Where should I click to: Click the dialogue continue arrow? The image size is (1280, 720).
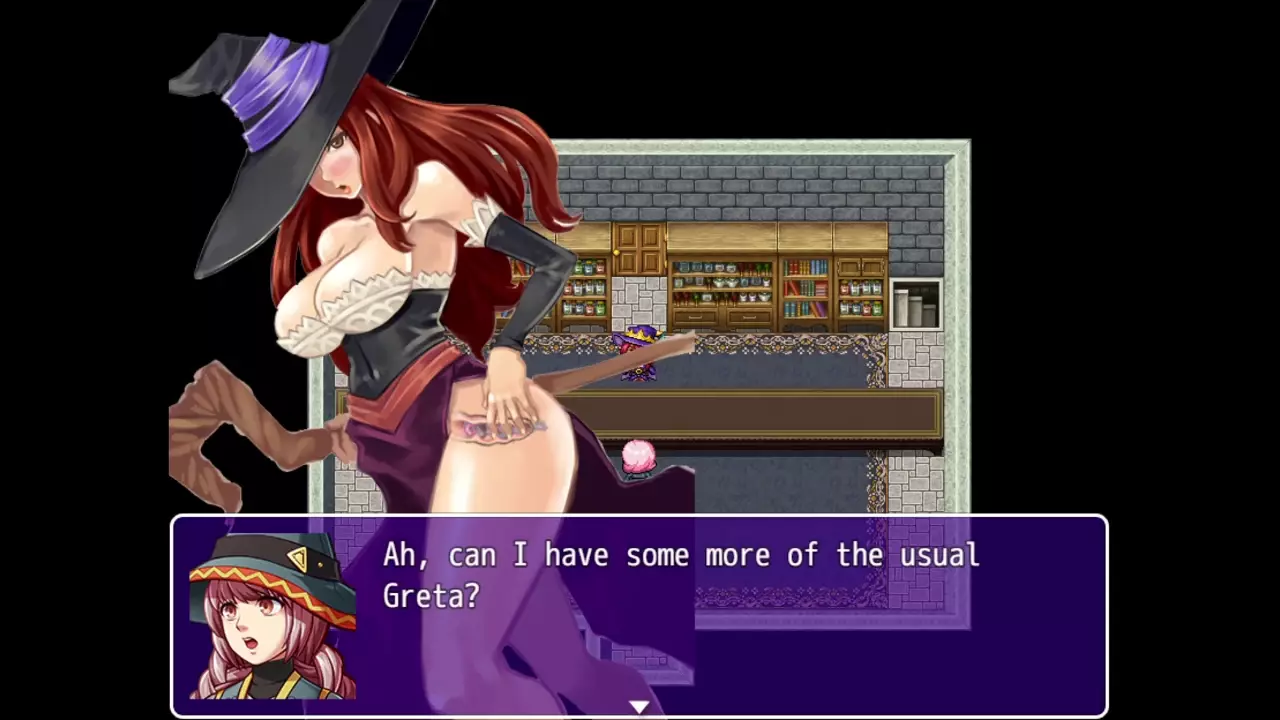pyautogui.click(x=639, y=707)
